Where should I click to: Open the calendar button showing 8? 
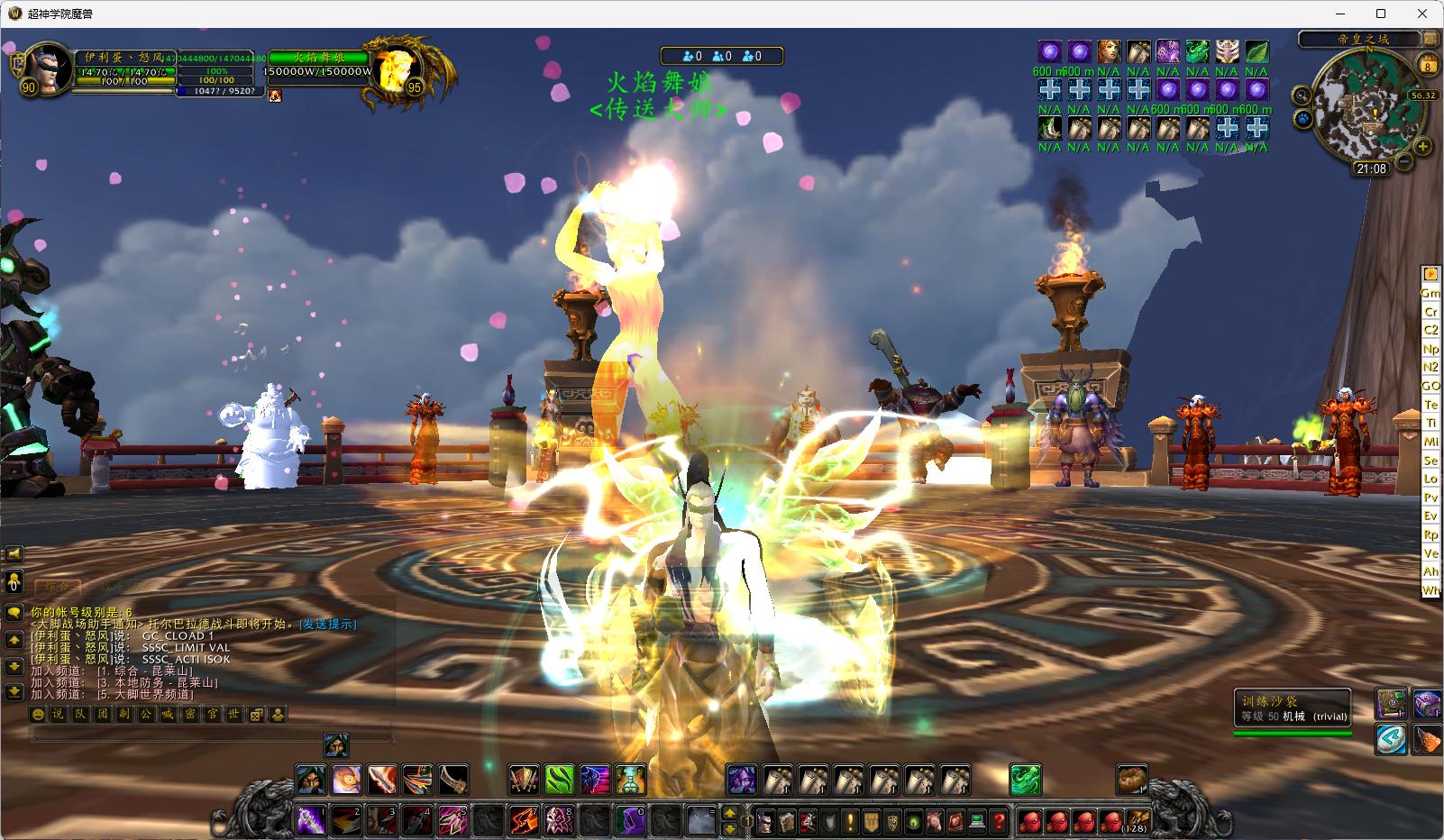1428,65
